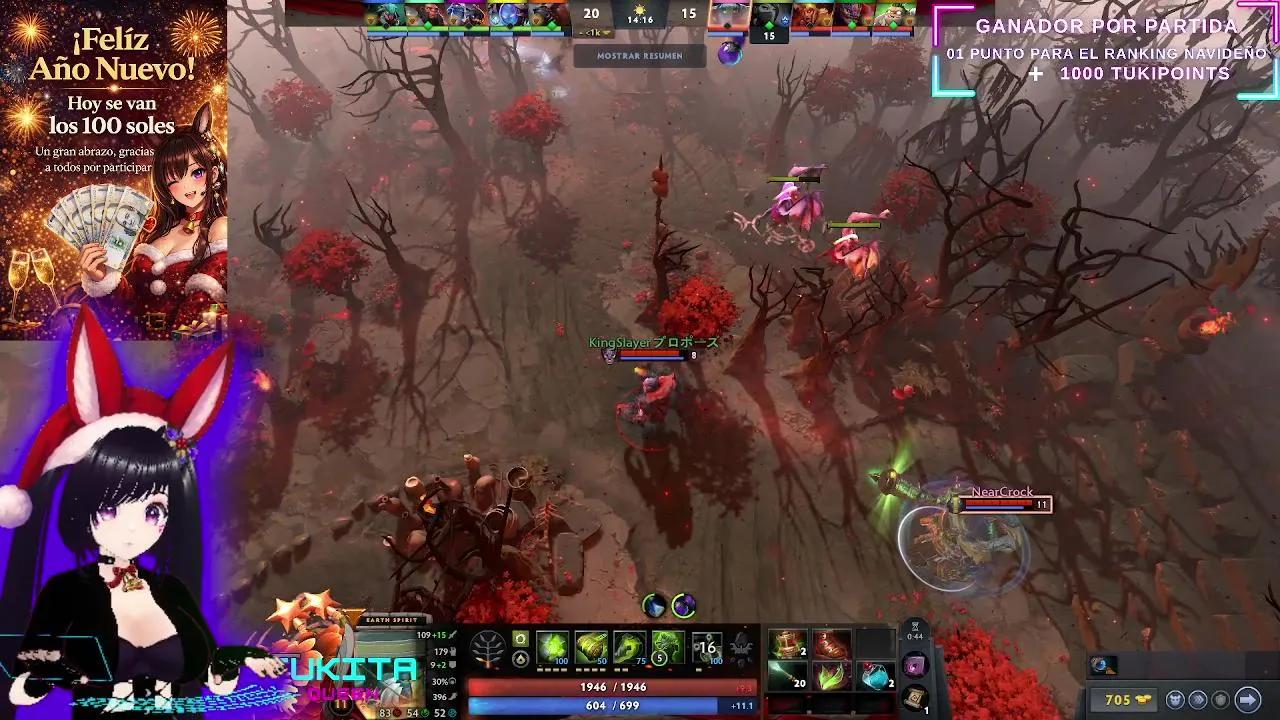The height and width of the screenshot is (720, 1280).
Task: Select the Magnetize ultimate on cooldown
Action: click(707, 647)
